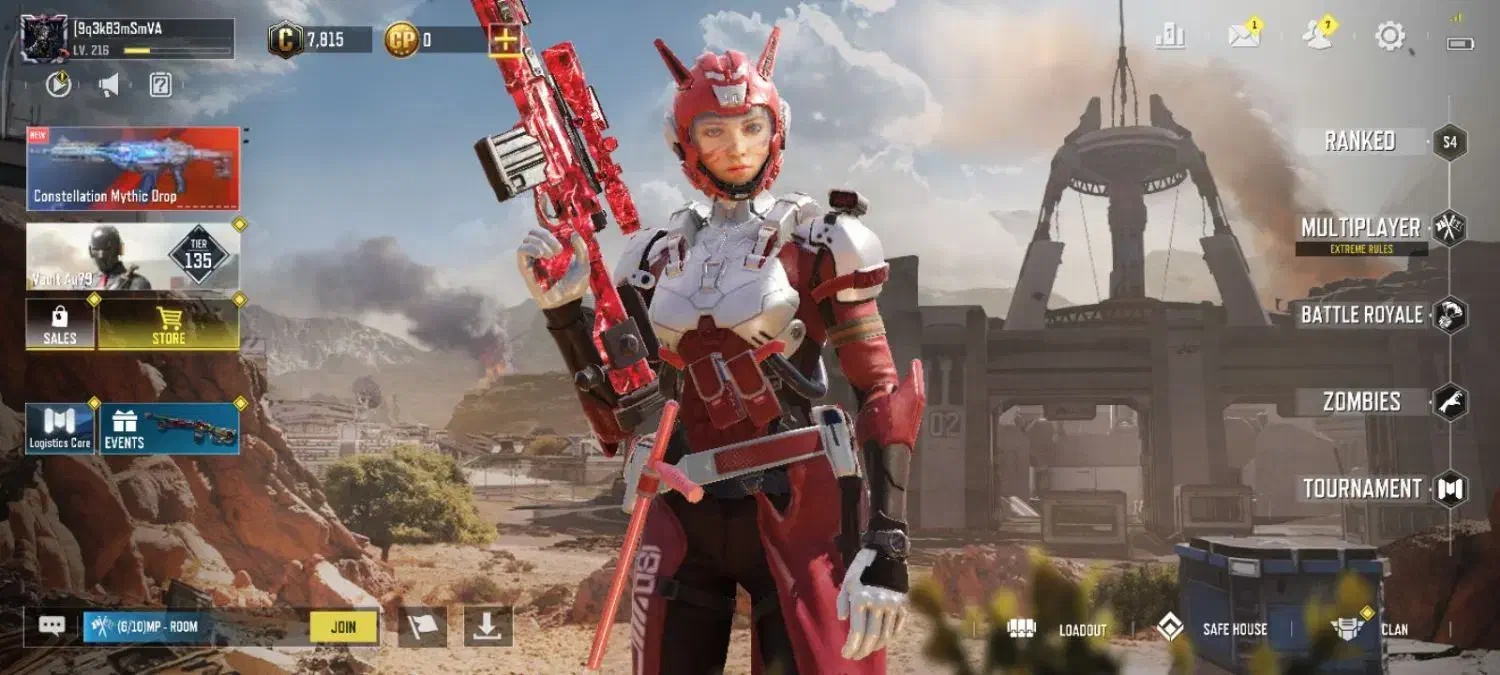This screenshot has width=1500, height=675.
Task: Enter Zombies mode
Action: (1361, 402)
